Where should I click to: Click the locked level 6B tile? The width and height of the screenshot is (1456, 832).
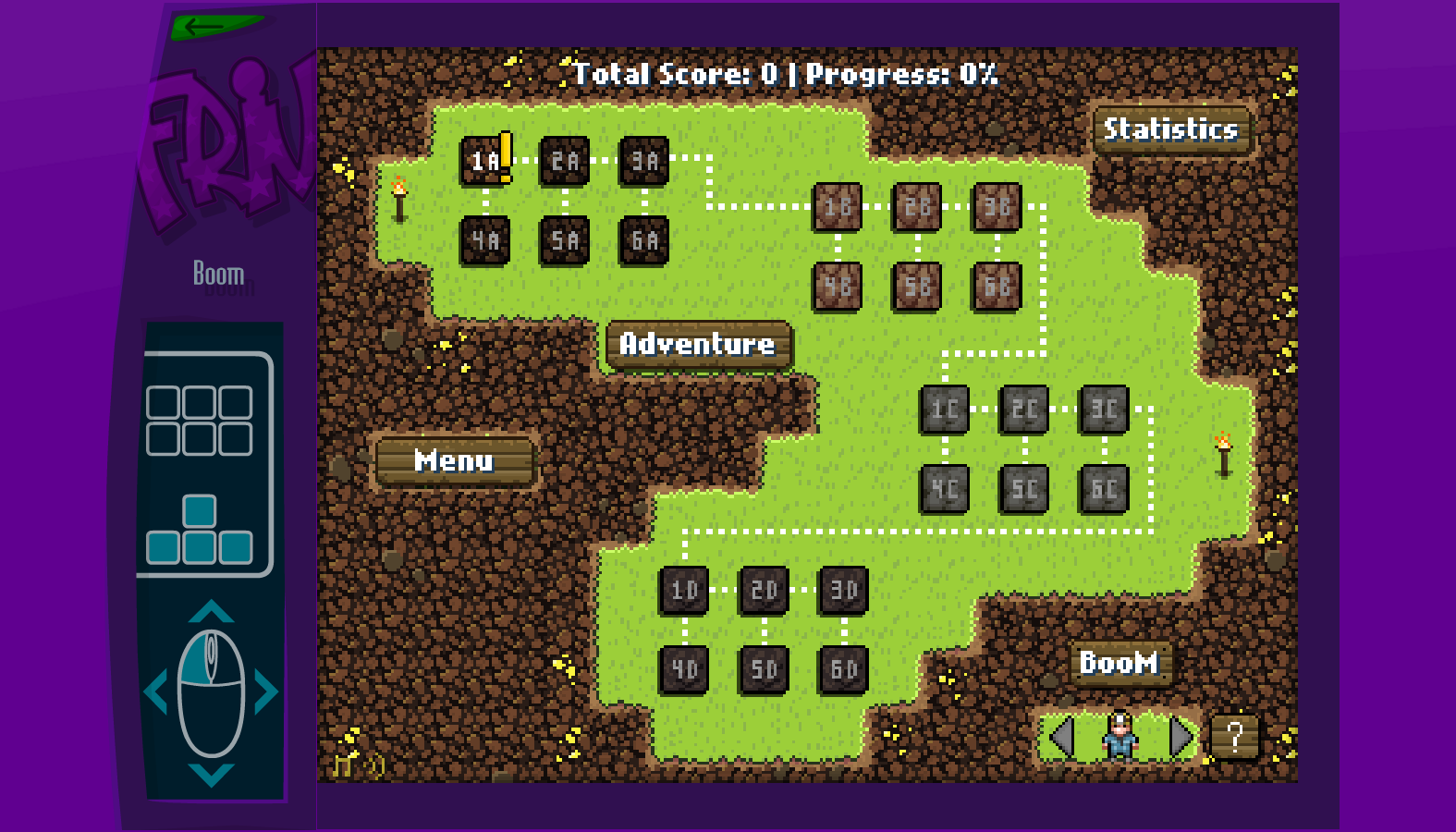coord(997,284)
